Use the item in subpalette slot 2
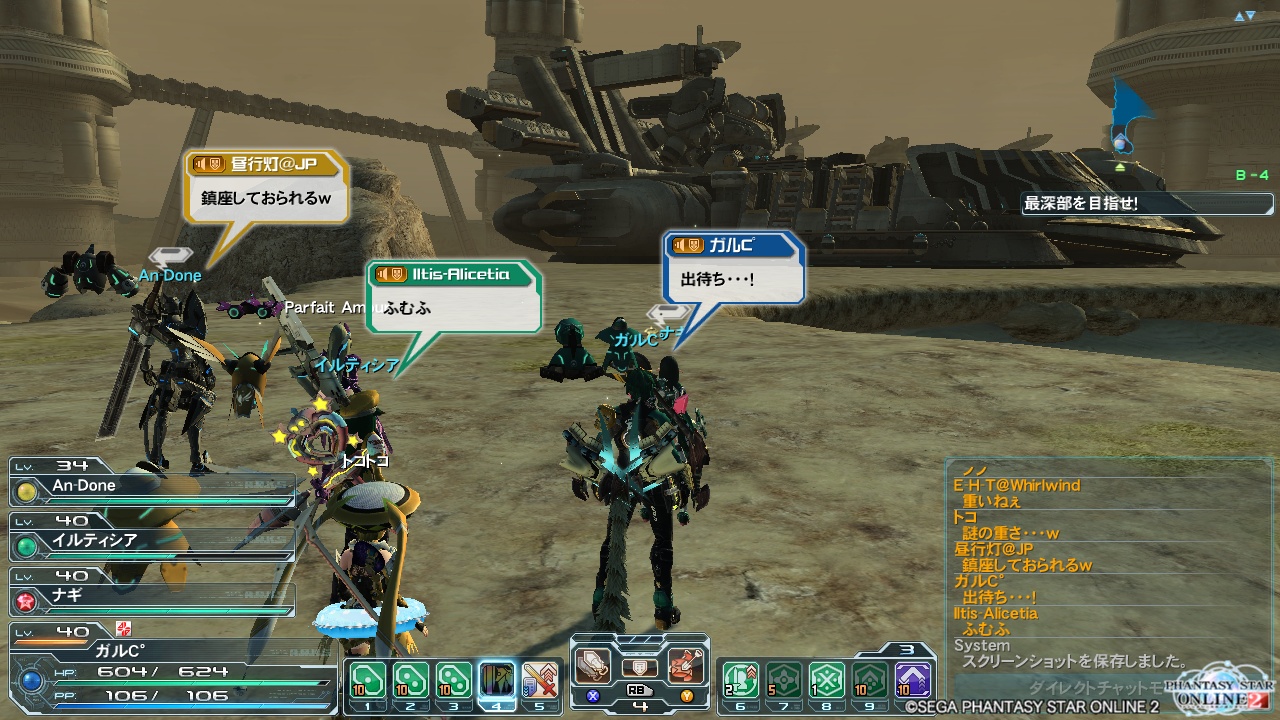Viewport: 1280px width, 720px height. 410,680
